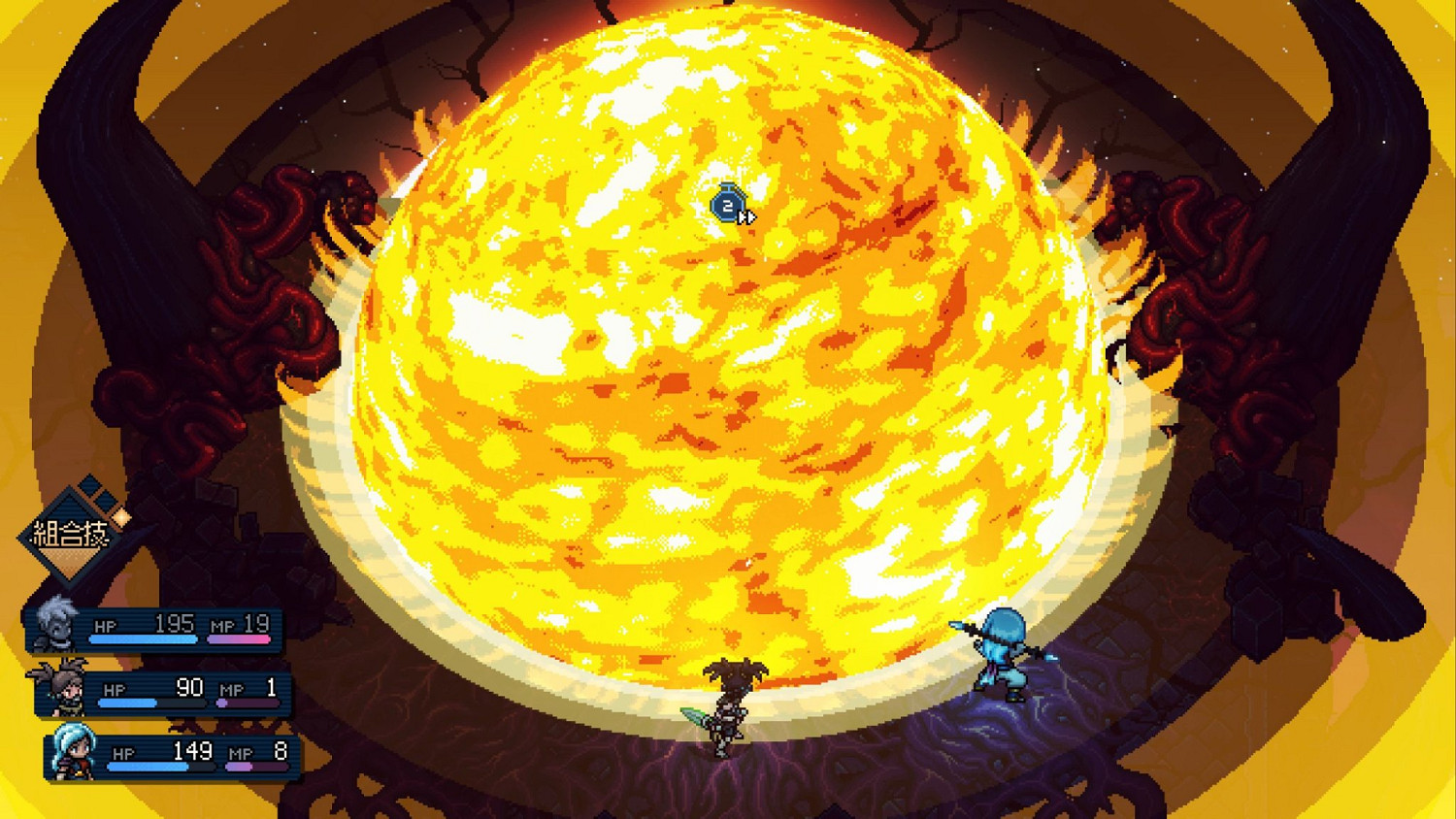This screenshot has height=819, width=1456.
Task: Select the turn countdown timer showing 2
Action: [728, 207]
